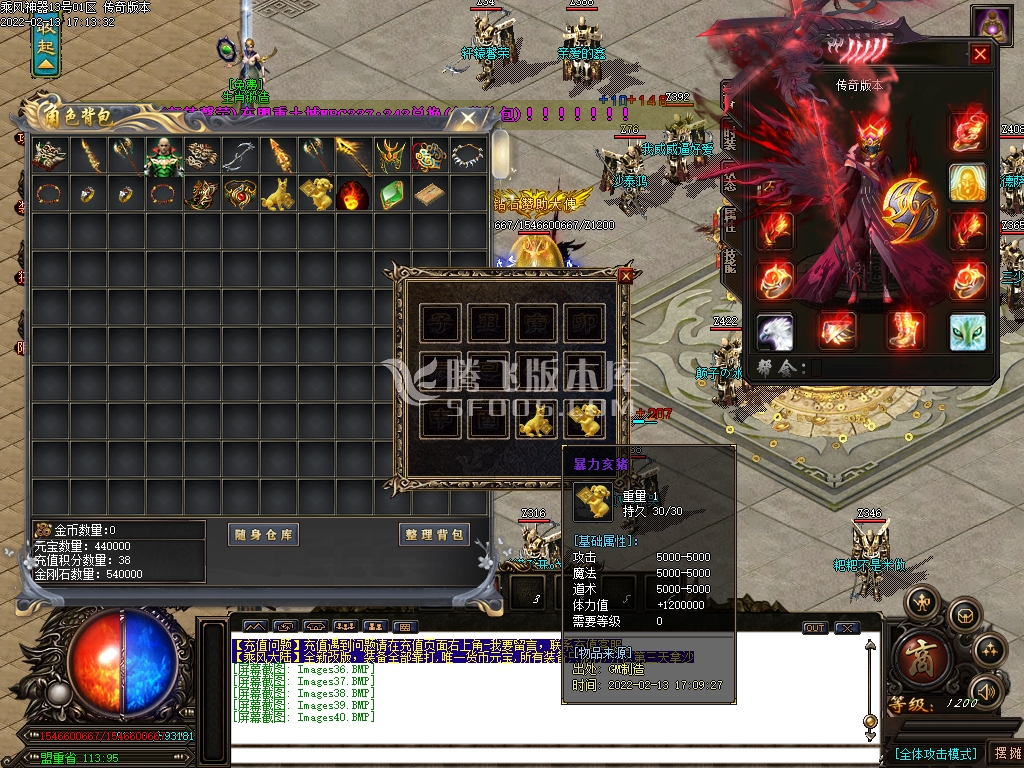Close the zodiac slot panel

pos(626,275)
